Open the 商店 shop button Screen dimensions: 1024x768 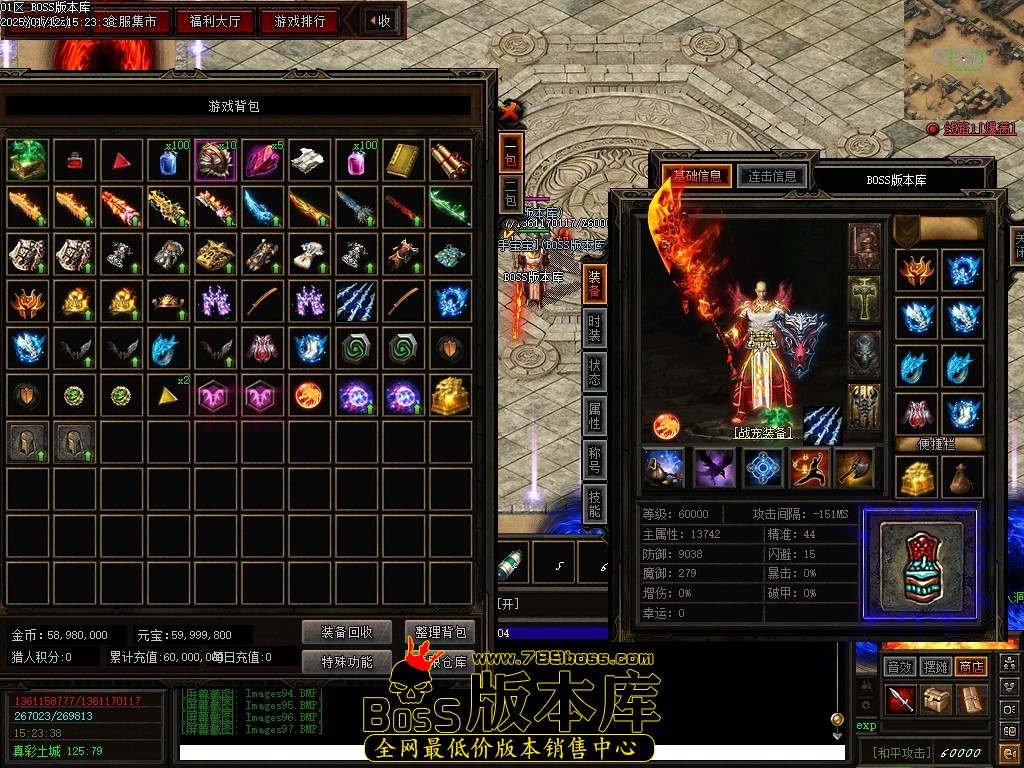click(x=971, y=666)
